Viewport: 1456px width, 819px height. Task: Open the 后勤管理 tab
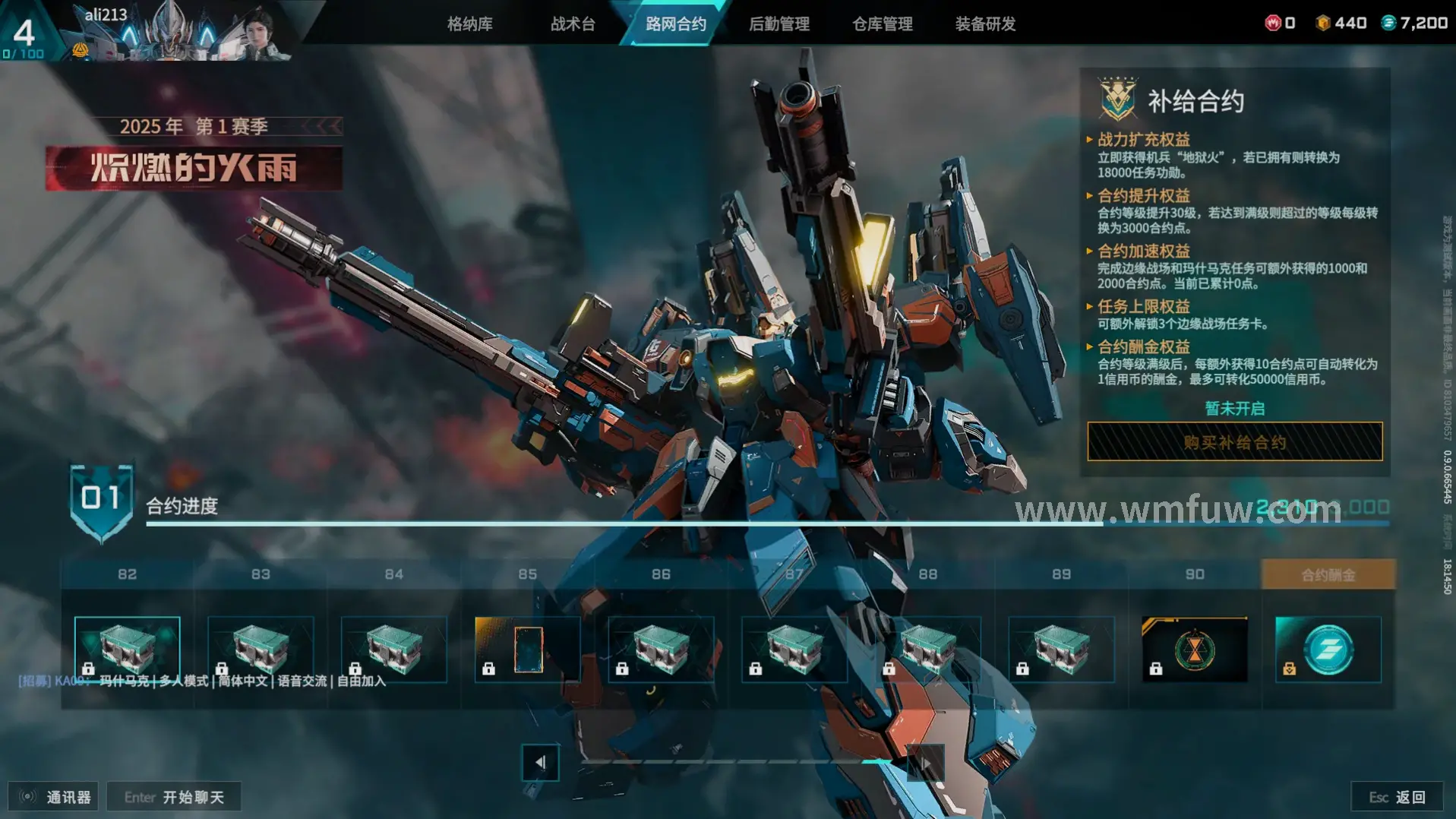(779, 24)
